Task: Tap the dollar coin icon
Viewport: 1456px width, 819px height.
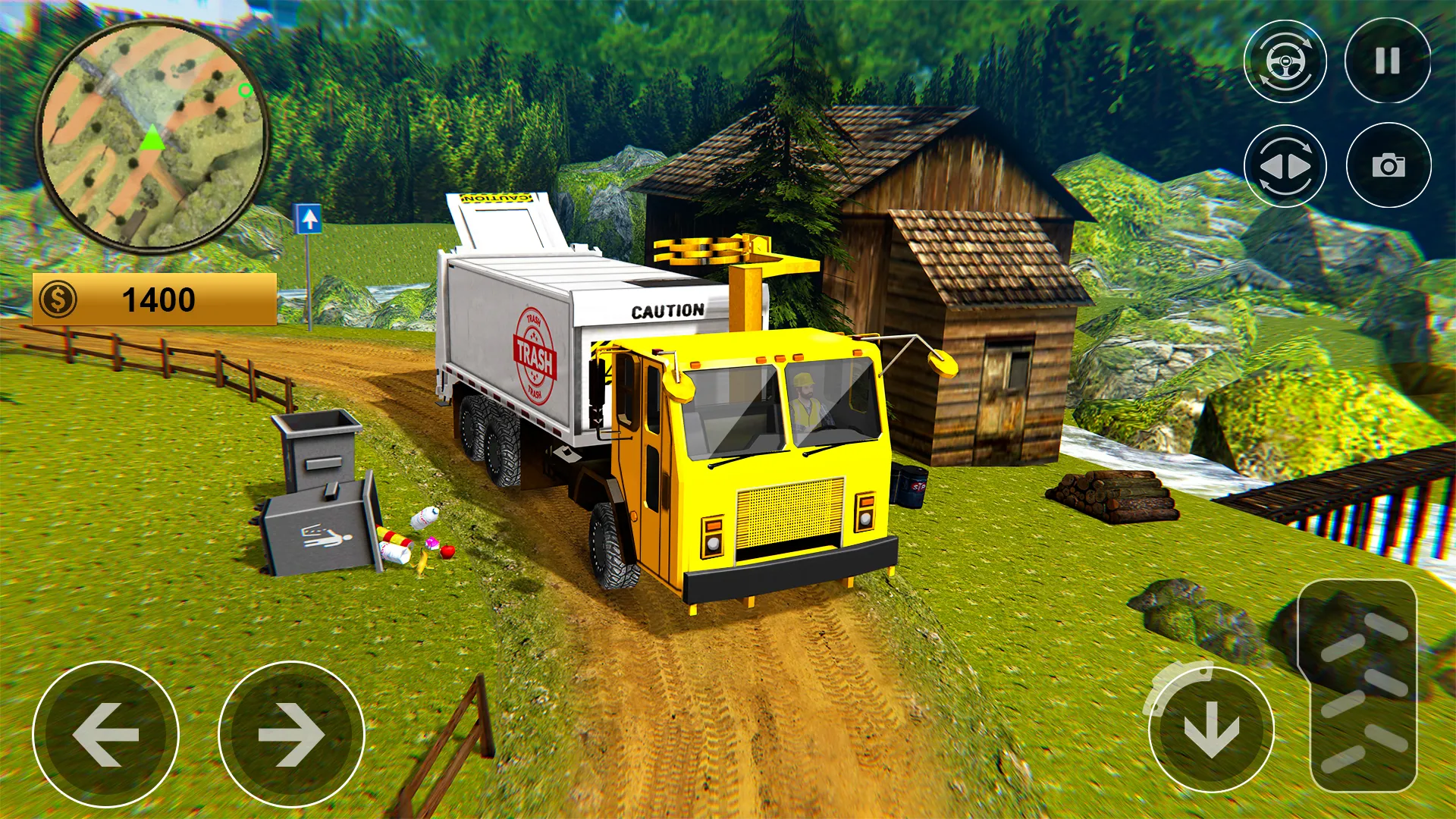Action: click(x=57, y=299)
